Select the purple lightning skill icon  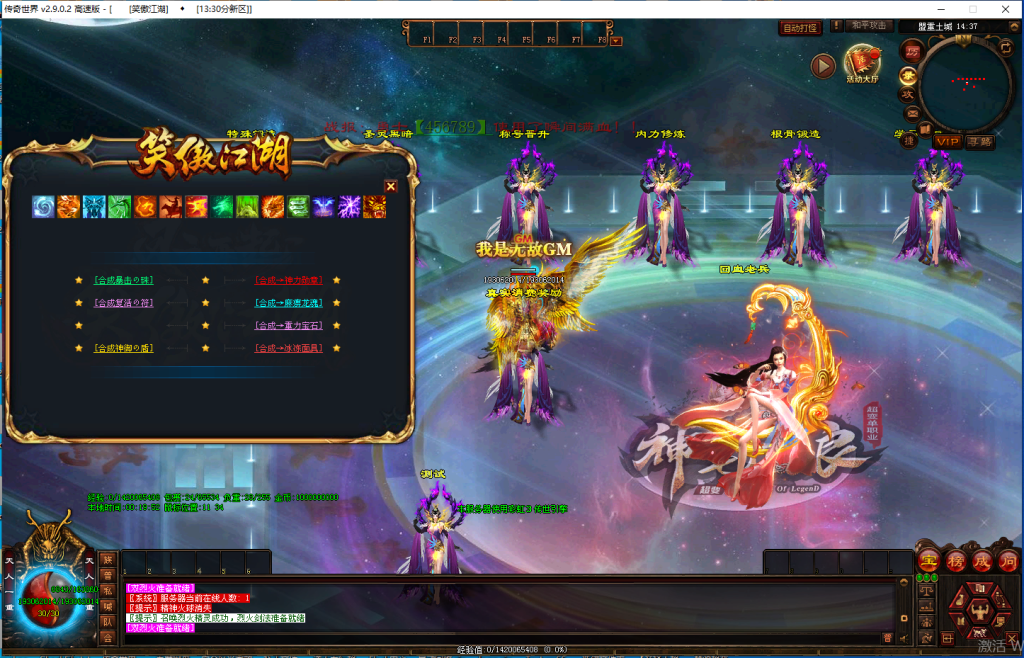click(349, 207)
